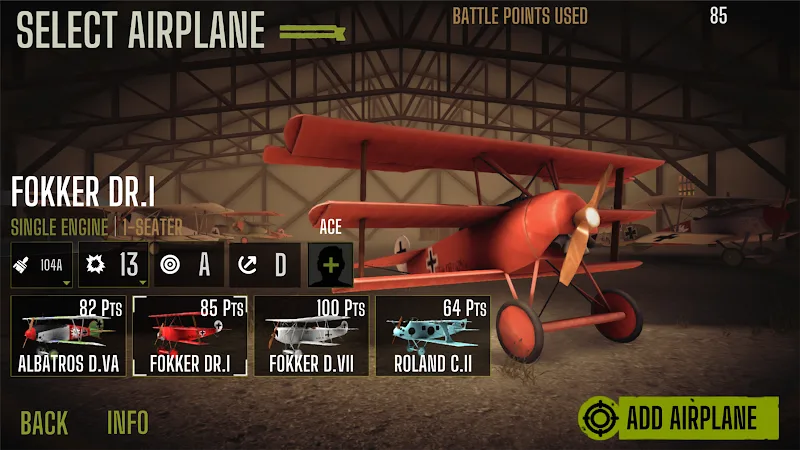
Task: Go Back to the previous screen
Action: pyautogui.click(x=44, y=422)
